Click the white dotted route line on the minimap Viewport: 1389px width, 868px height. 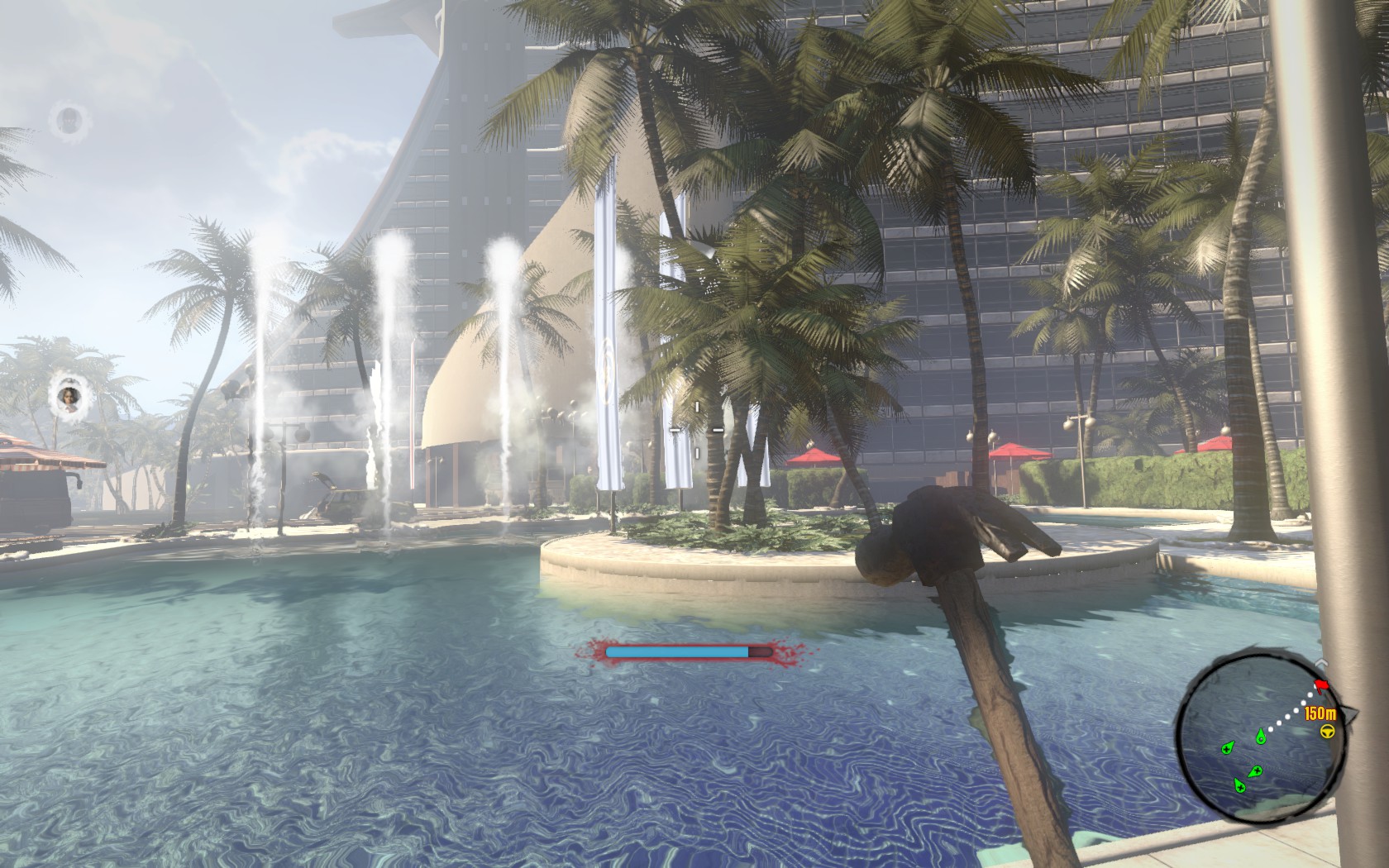[1293, 711]
